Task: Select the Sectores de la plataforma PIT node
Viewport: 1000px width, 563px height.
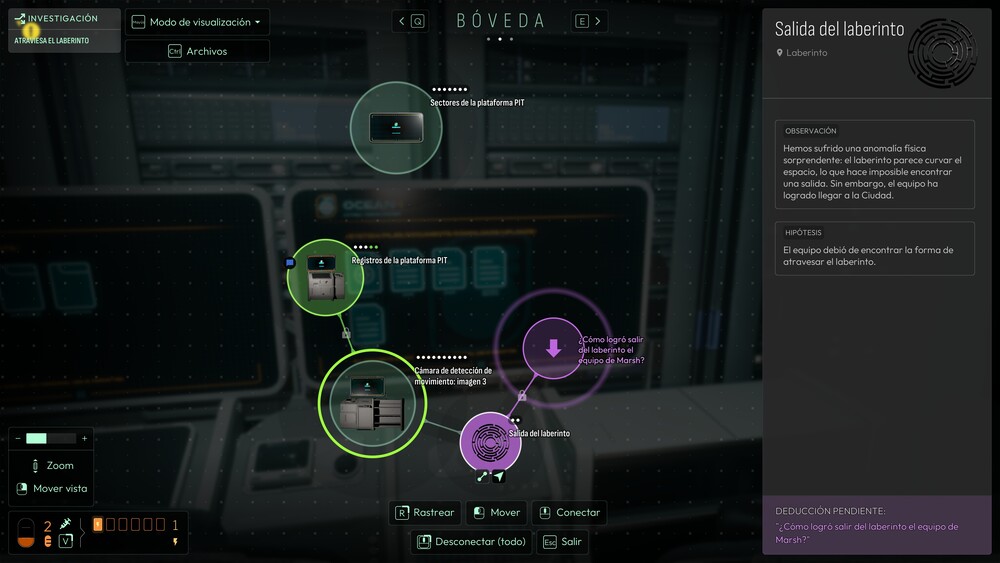Action: tap(396, 127)
